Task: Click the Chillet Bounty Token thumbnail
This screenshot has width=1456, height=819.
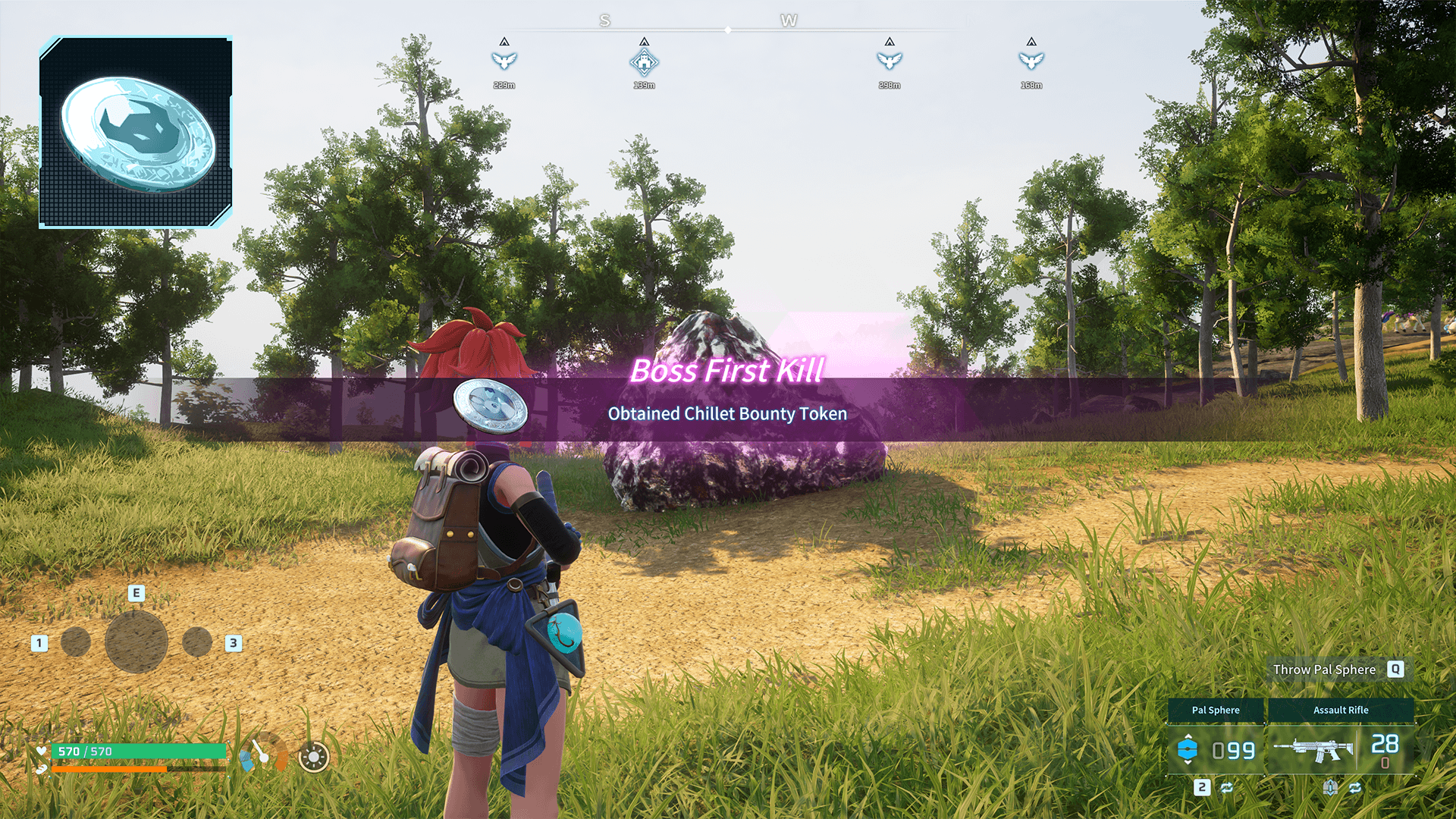Action: [x=136, y=132]
